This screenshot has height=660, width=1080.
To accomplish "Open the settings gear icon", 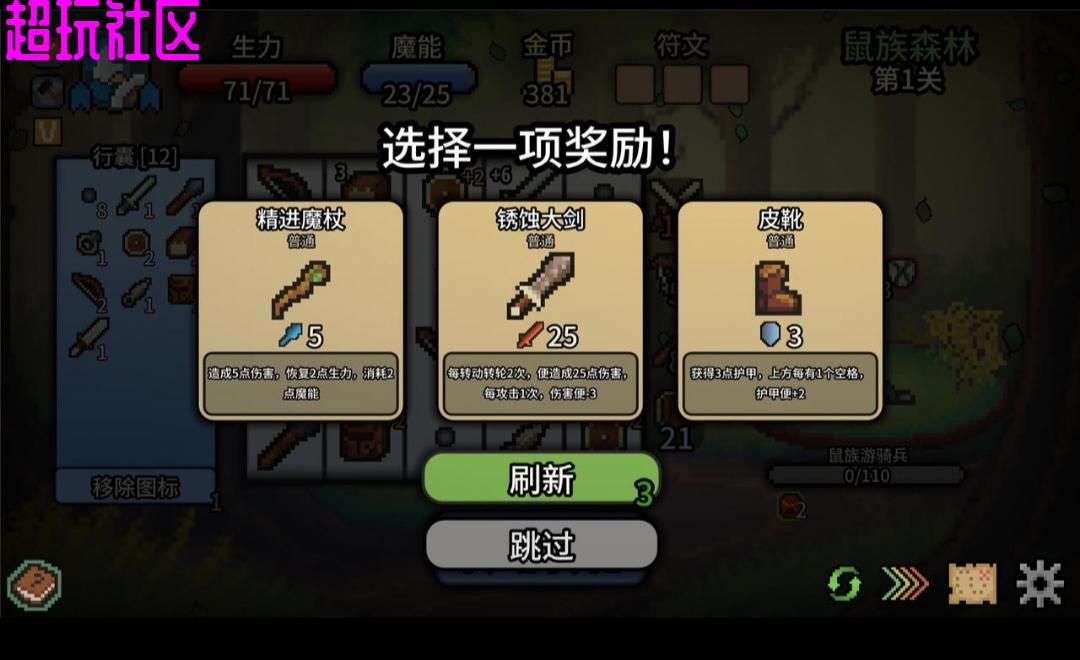I will pos(1040,582).
